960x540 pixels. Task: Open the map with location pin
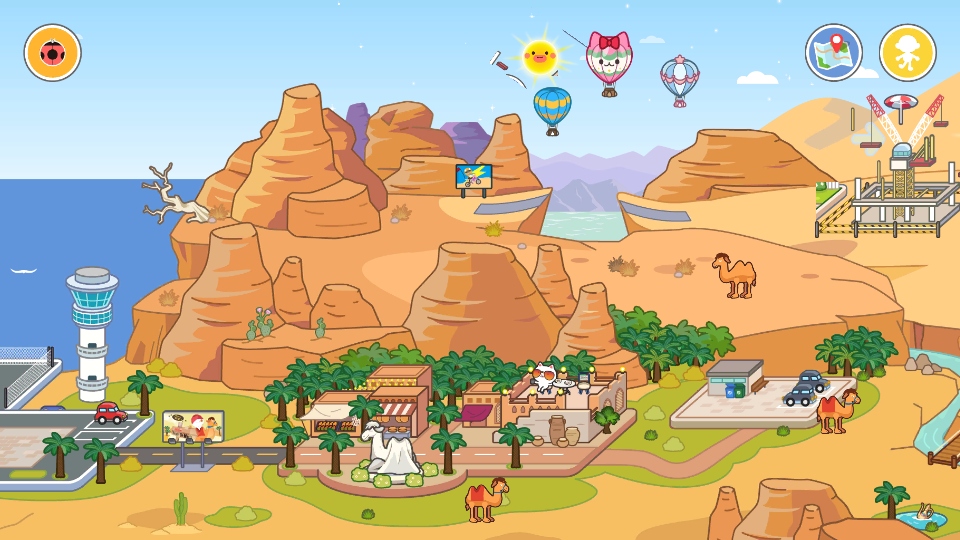(x=834, y=53)
